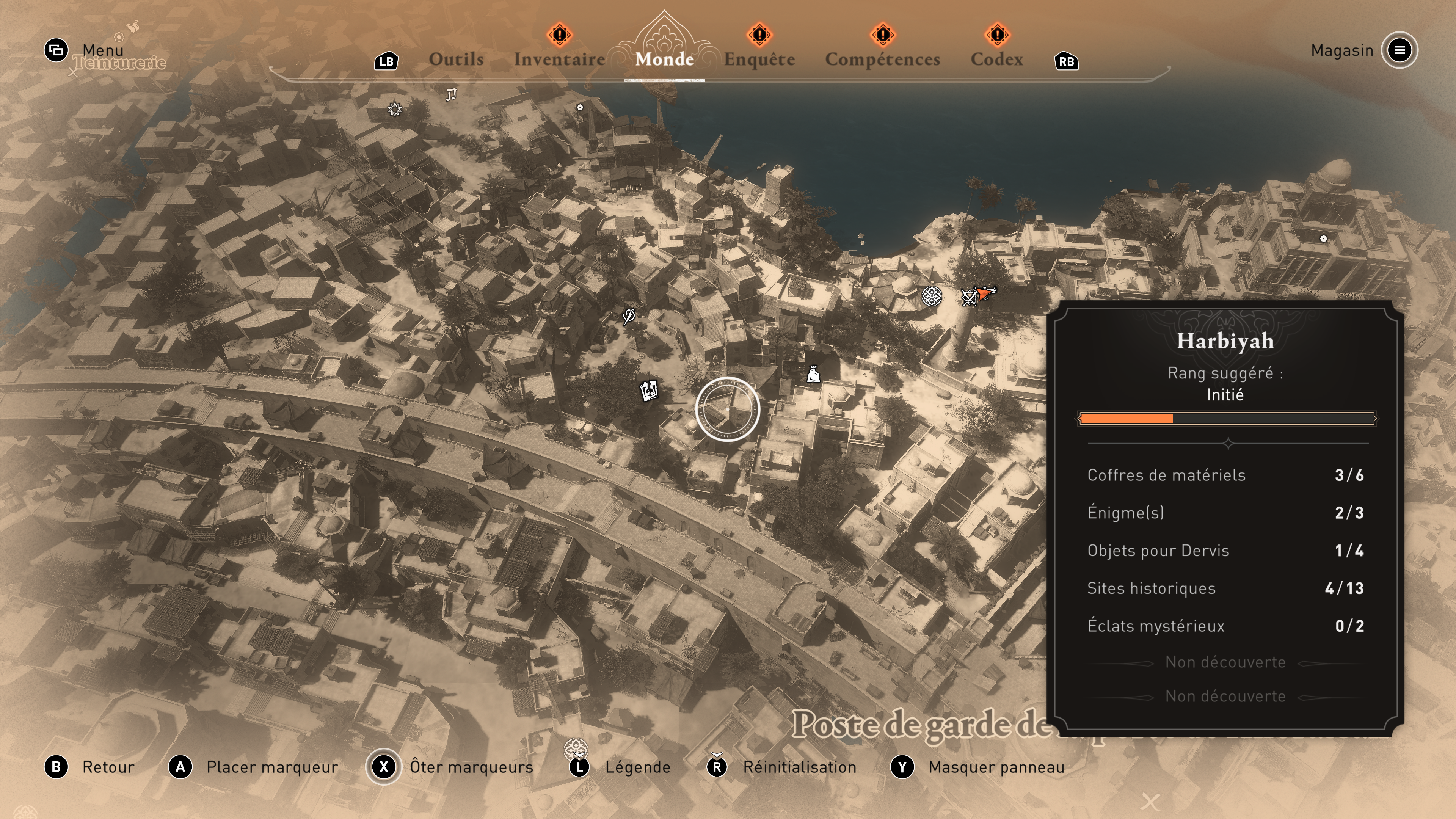The width and height of the screenshot is (1456, 819).
Task: Show the Codex tab
Action: 996,60
